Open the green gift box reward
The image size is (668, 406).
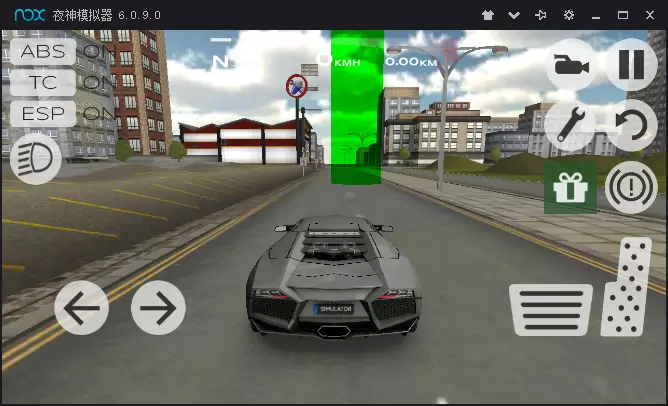570,186
